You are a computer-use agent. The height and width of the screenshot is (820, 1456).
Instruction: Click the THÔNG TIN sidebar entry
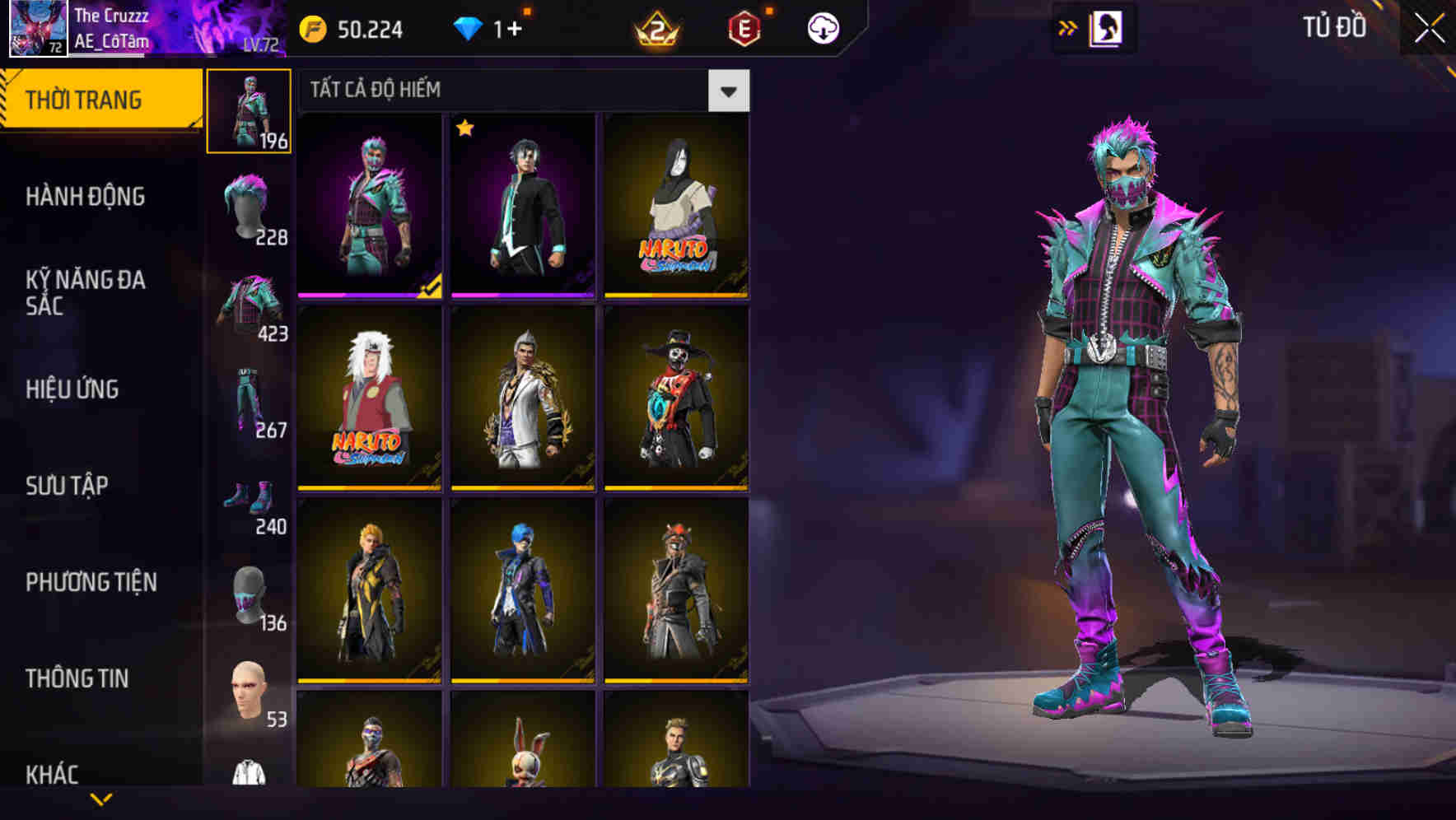coord(78,679)
